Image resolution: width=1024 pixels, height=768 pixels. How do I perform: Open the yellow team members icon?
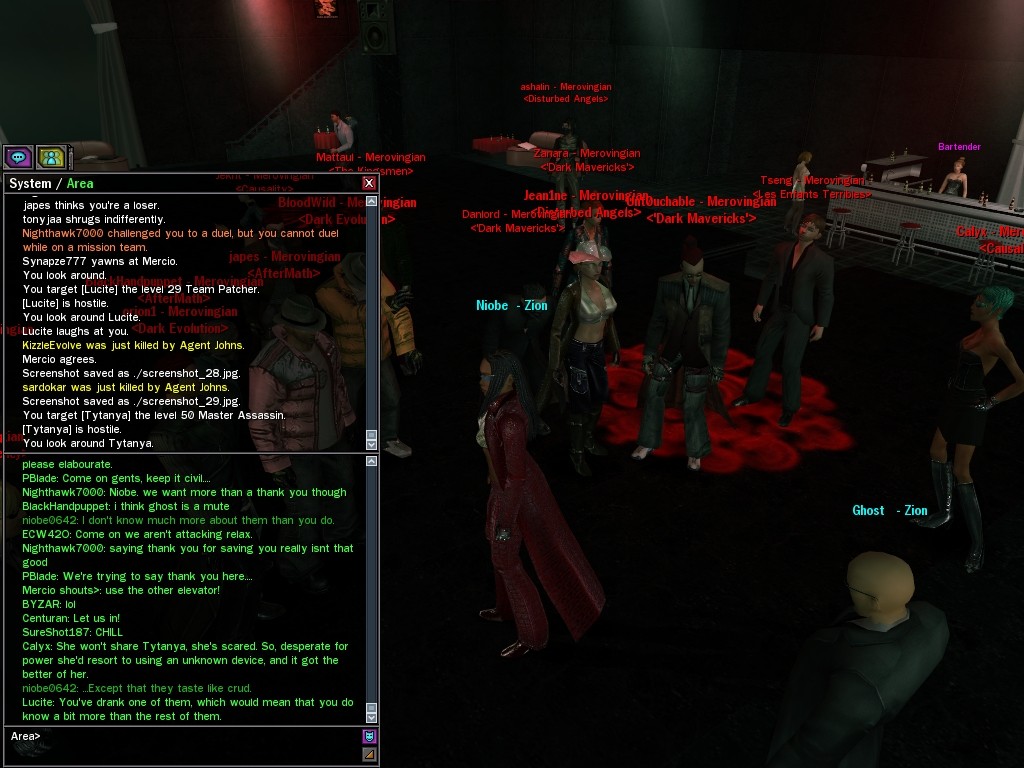coord(51,157)
